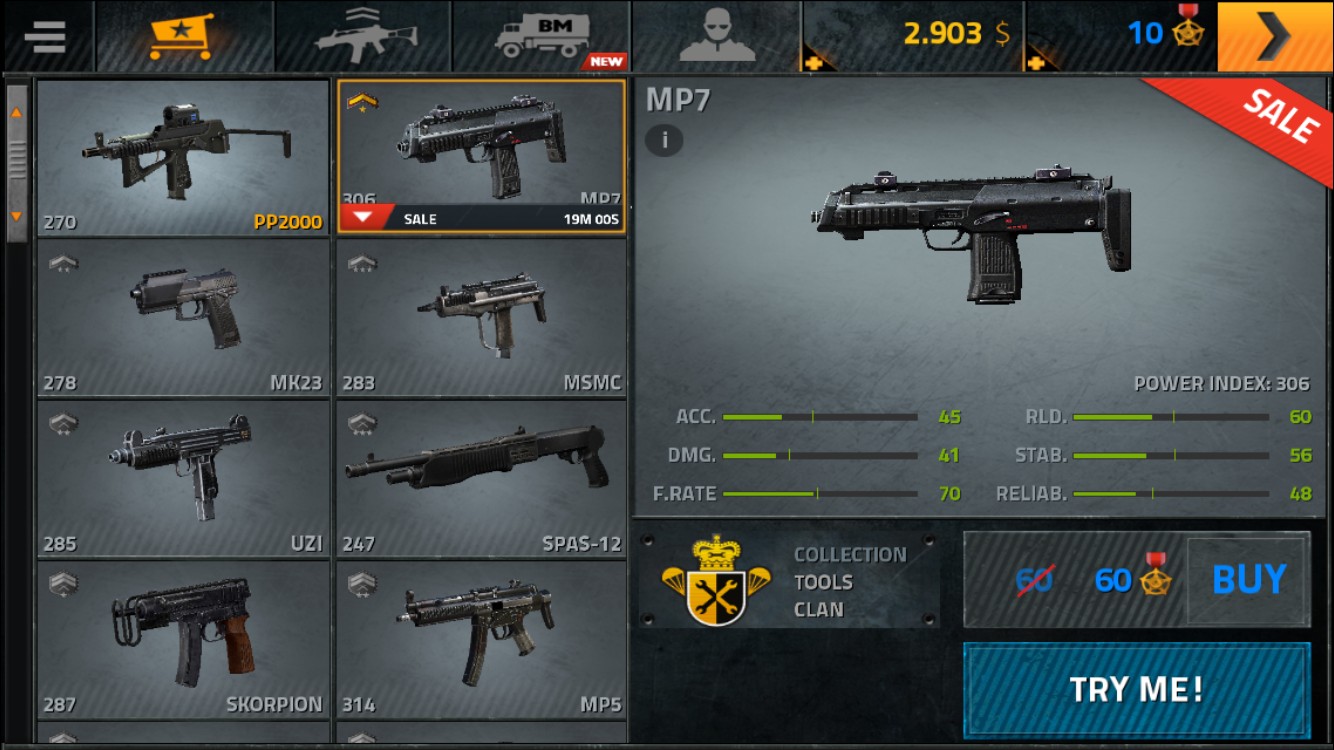Viewport: 1334px width, 750px height.
Task: Buy the MP7 for 60 medals
Action: click(x=1248, y=580)
